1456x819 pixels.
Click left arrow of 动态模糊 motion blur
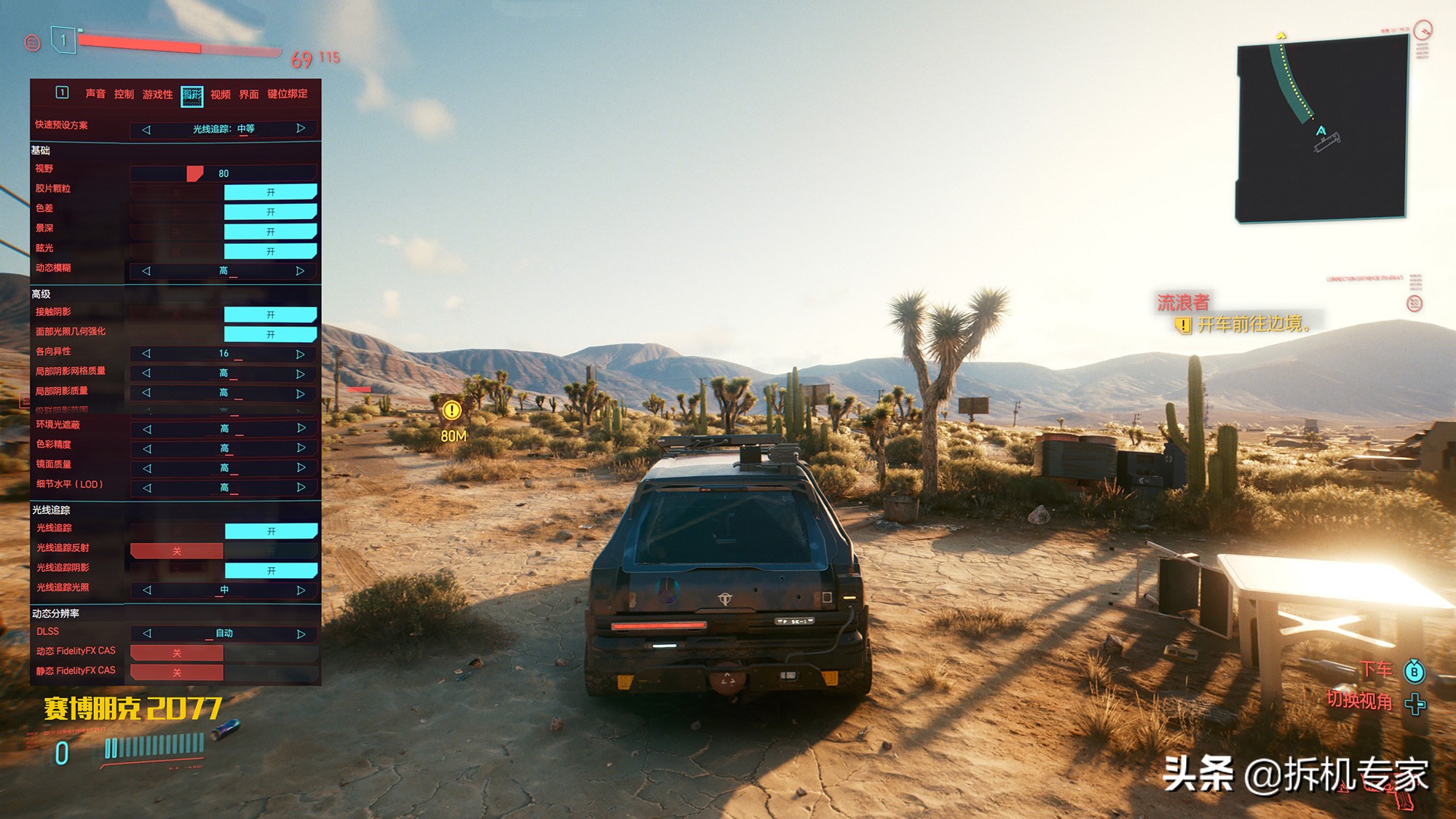(x=146, y=271)
